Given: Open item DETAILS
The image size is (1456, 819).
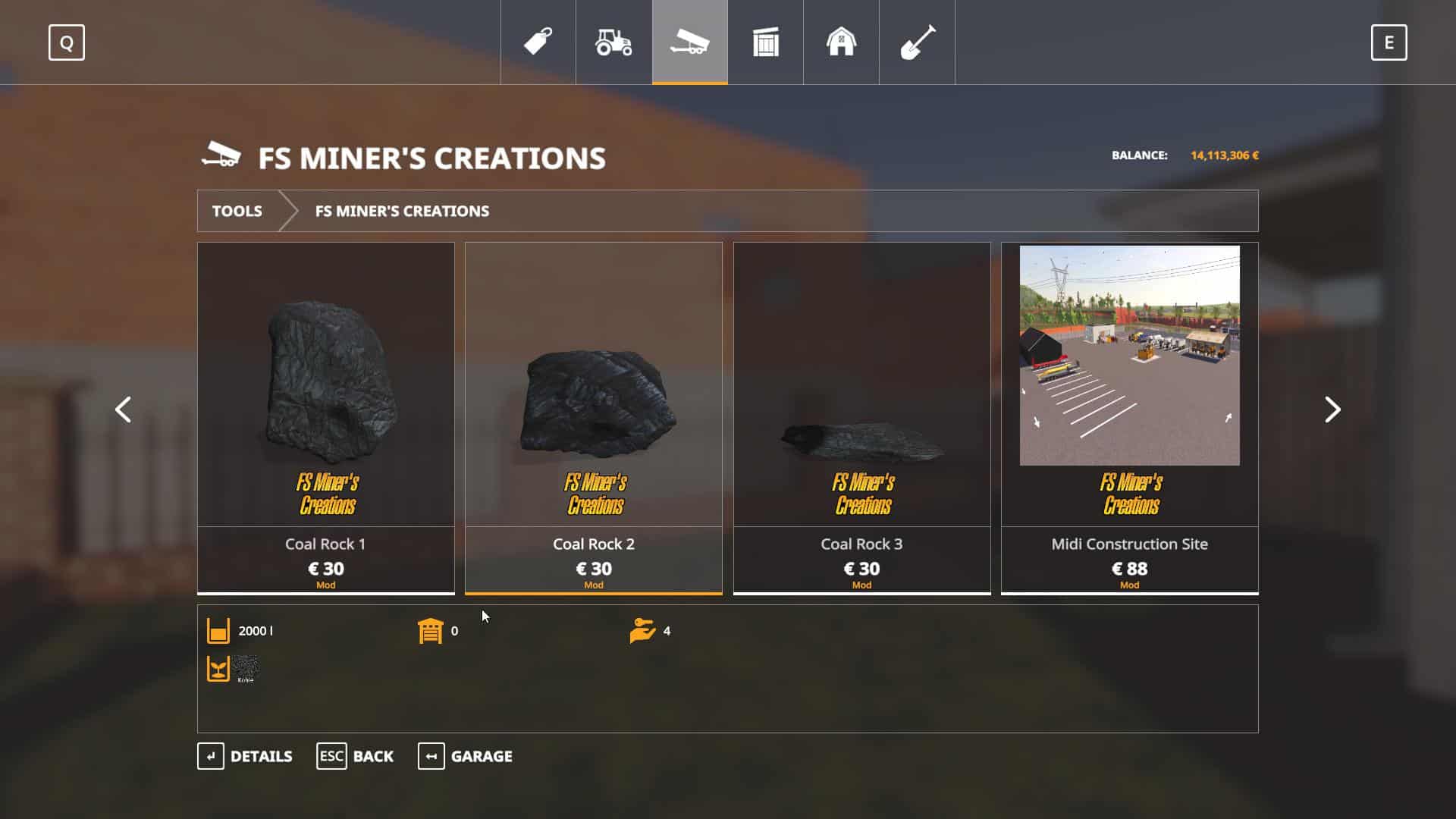Looking at the screenshot, I should [245, 756].
